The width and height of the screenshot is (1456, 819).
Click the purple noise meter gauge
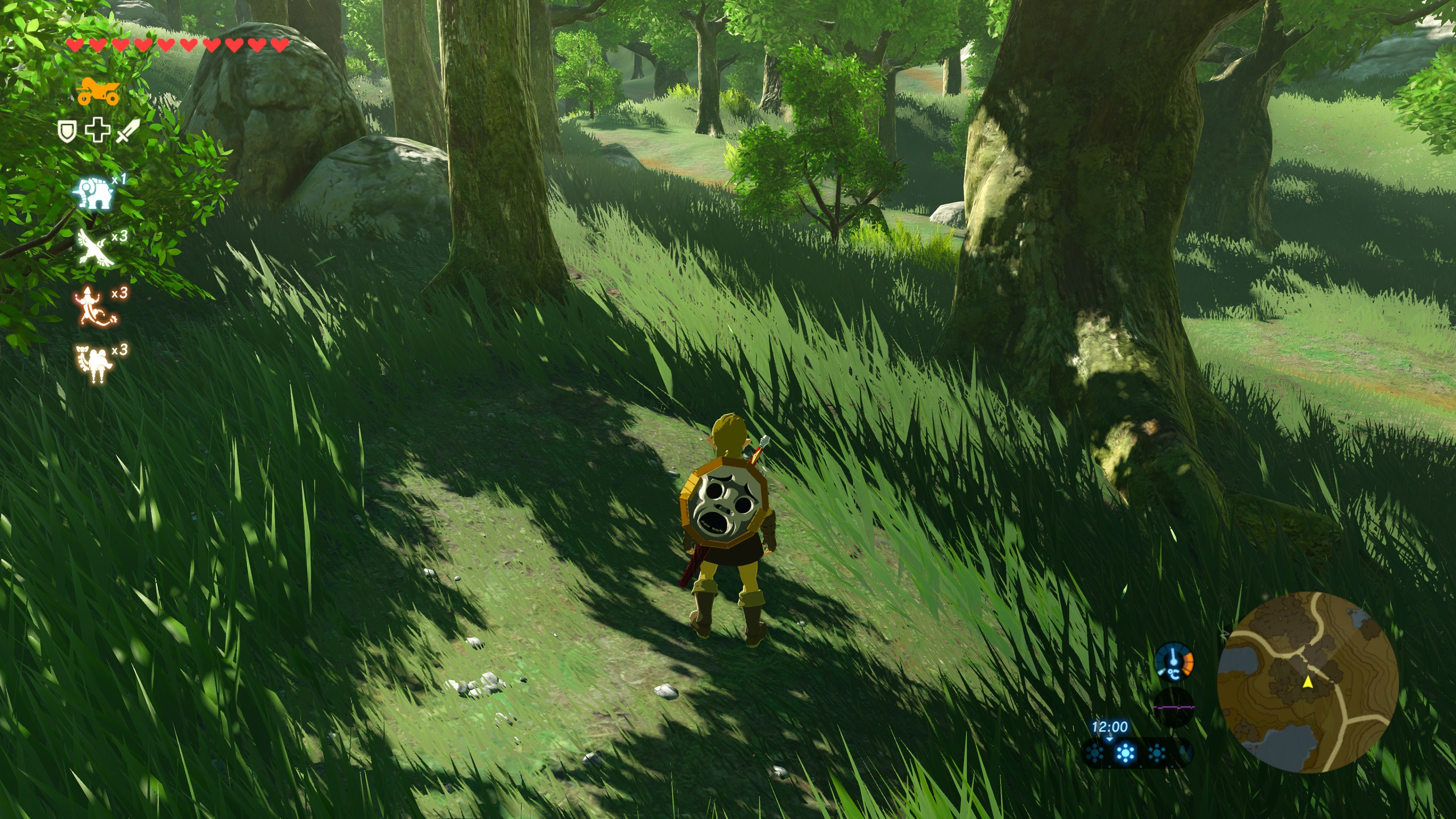pyautogui.click(x=1173, y=707)
